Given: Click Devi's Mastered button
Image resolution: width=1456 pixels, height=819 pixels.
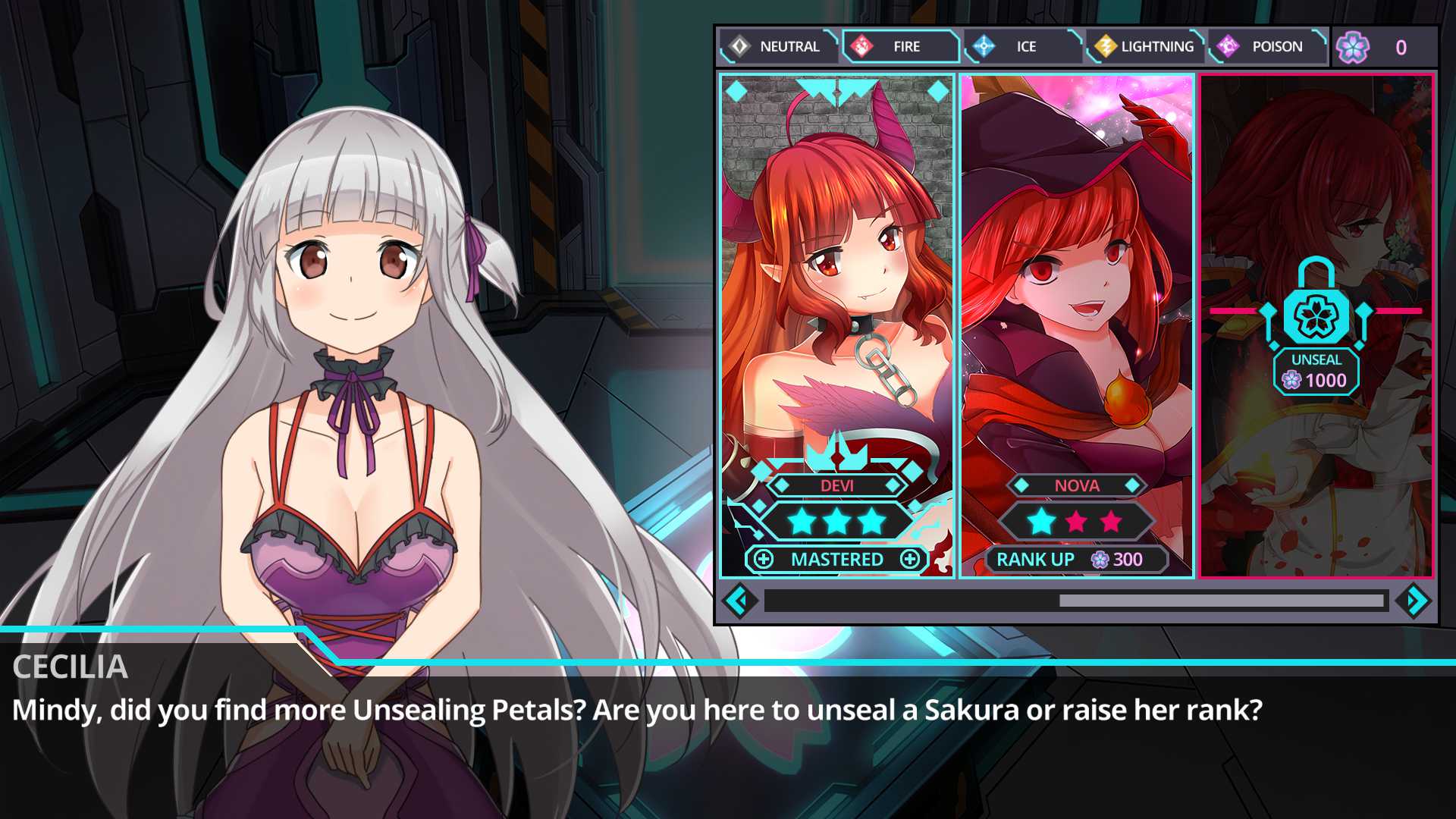Looking at the screenshot, I should (x=836, y=560).
